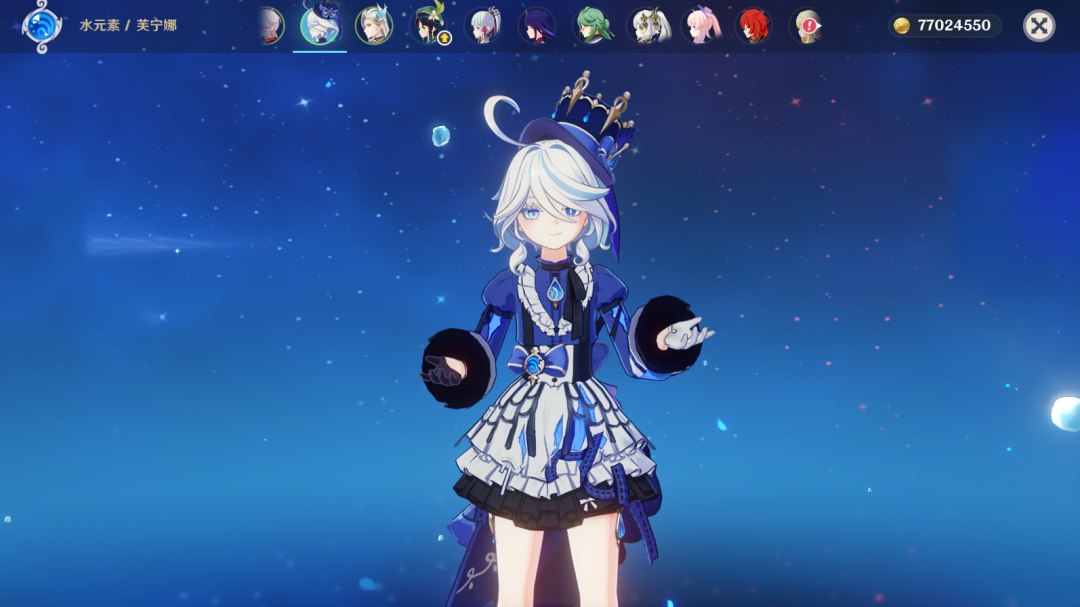1080x607 pixels.
Task: Choose the red-haired character portrait
Action: tap(753, 26)
